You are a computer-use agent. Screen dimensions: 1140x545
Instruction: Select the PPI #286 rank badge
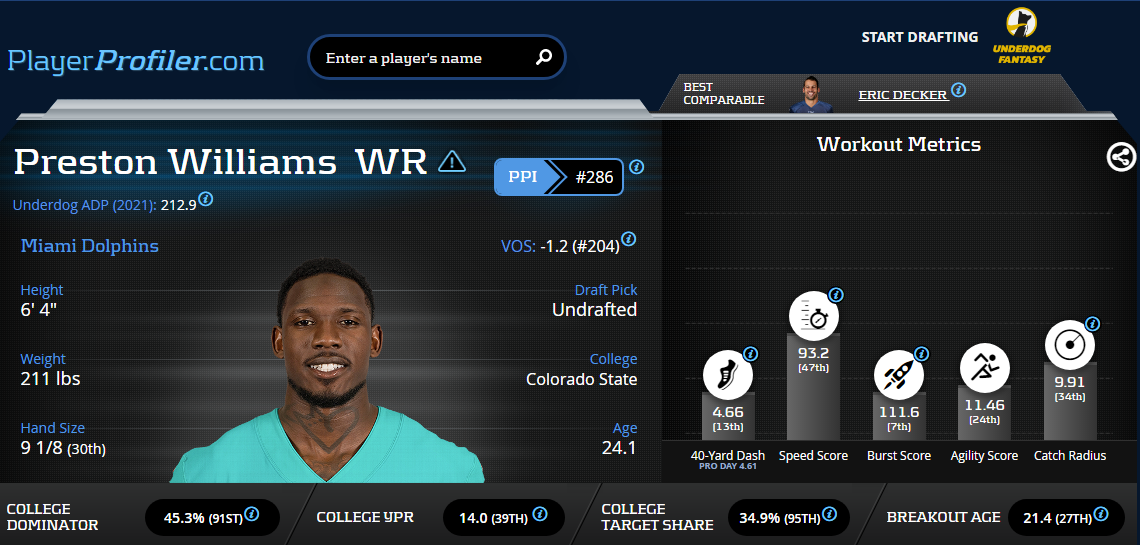pos(559,177)
